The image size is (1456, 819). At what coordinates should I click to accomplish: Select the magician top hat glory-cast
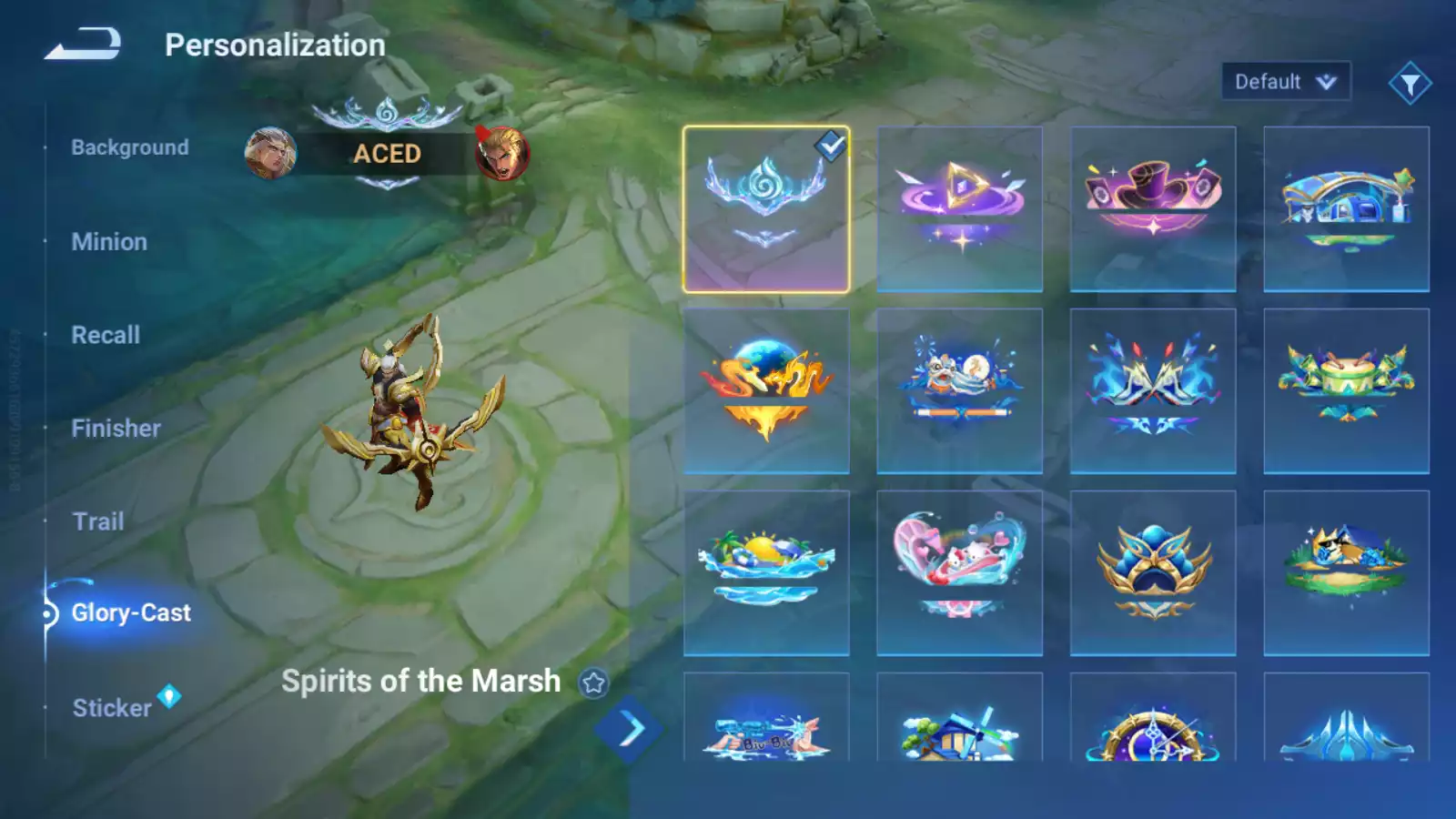point(1153,209)
